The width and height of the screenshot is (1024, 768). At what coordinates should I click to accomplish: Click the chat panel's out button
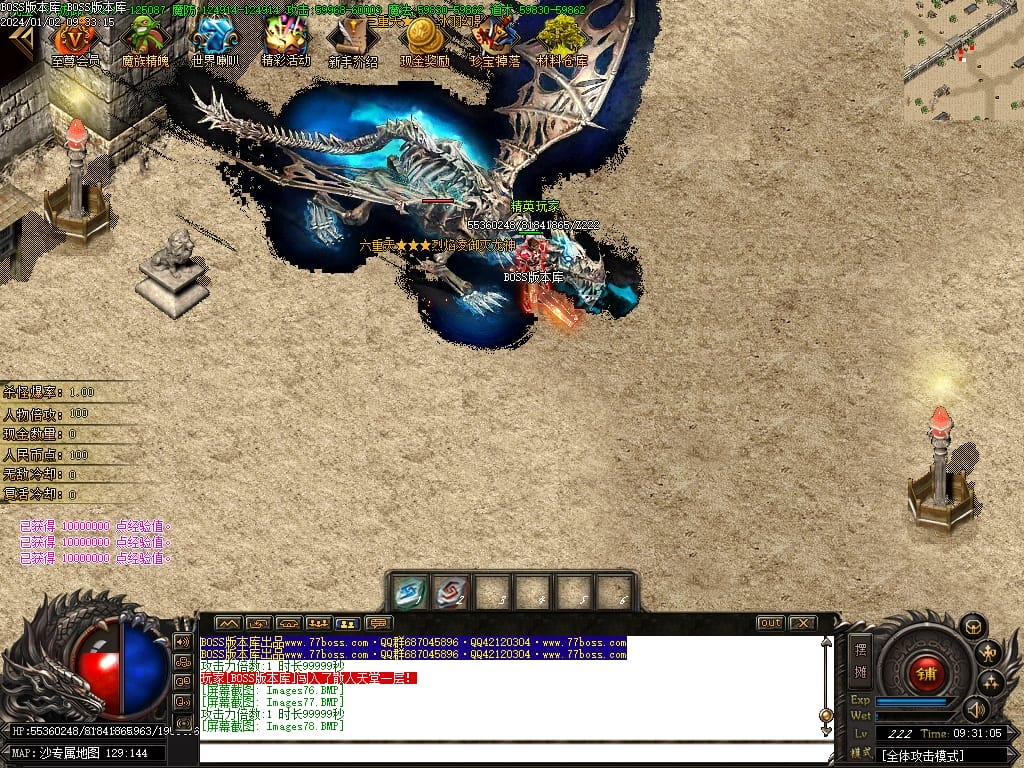770,623
